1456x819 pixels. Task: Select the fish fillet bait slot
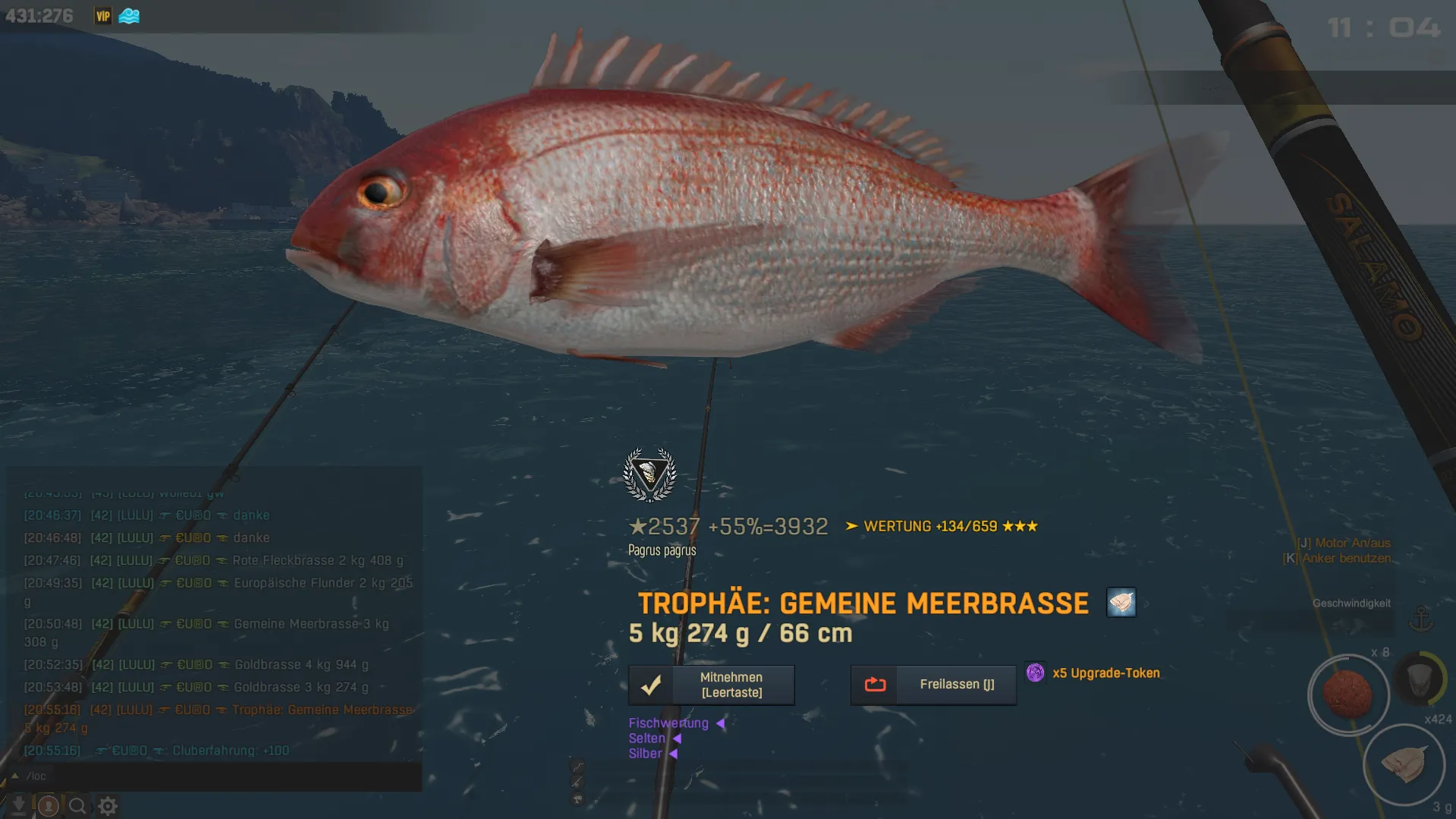point(1404,764)
